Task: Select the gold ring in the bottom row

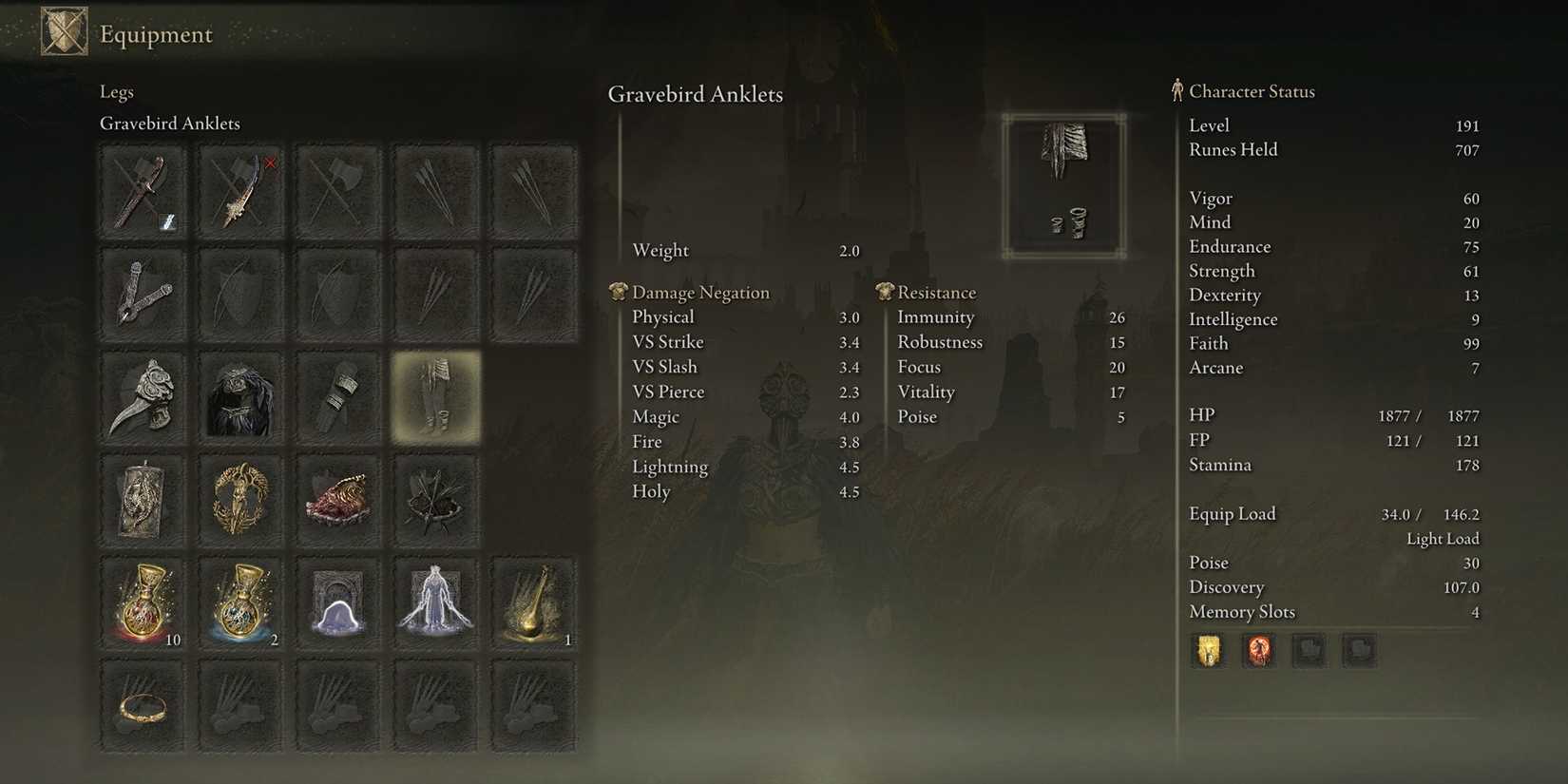Action: pyautogui.click(x=143, y=703)
